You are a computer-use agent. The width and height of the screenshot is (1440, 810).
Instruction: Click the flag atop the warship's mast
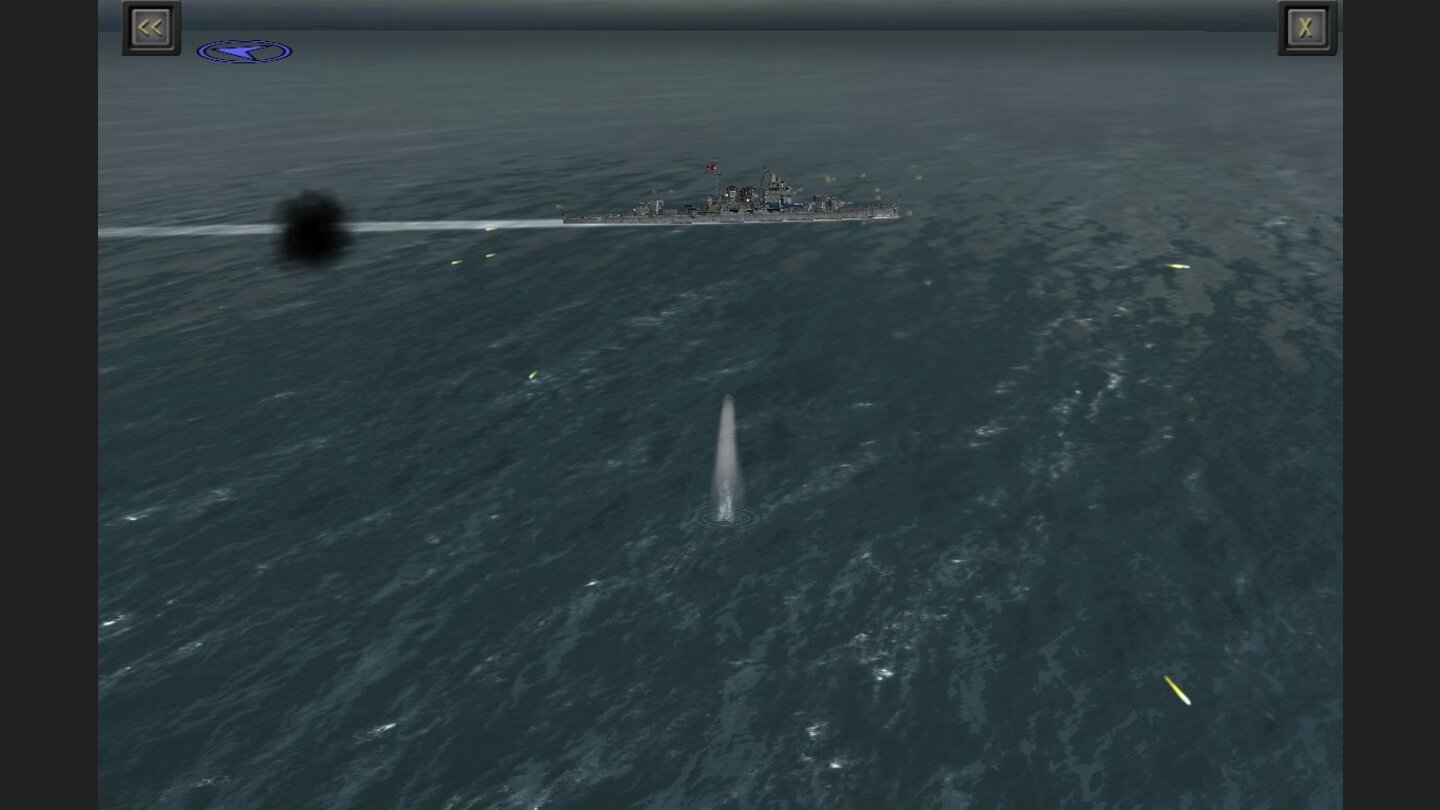711,166
